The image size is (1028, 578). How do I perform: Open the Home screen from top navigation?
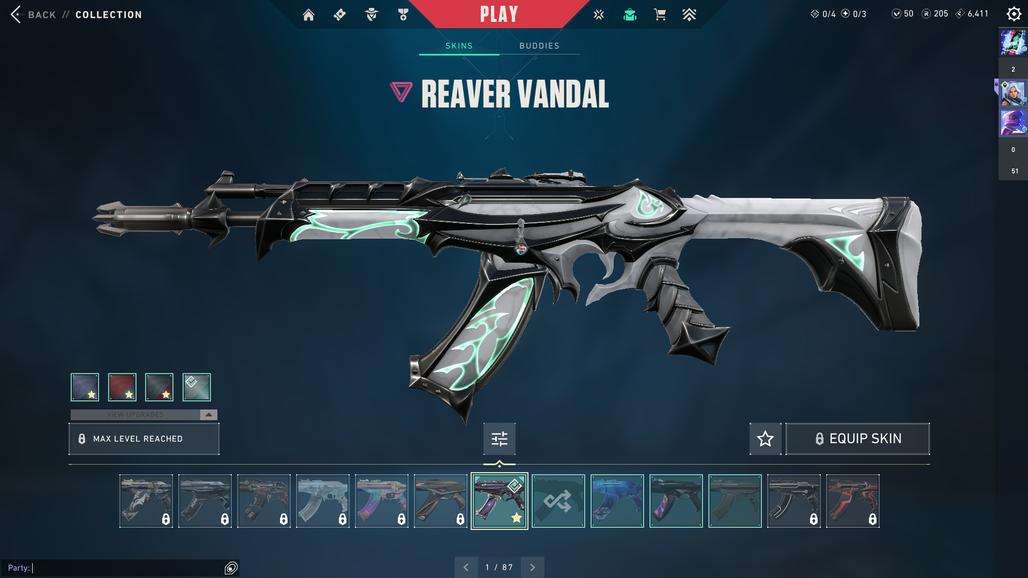point(308,15)
